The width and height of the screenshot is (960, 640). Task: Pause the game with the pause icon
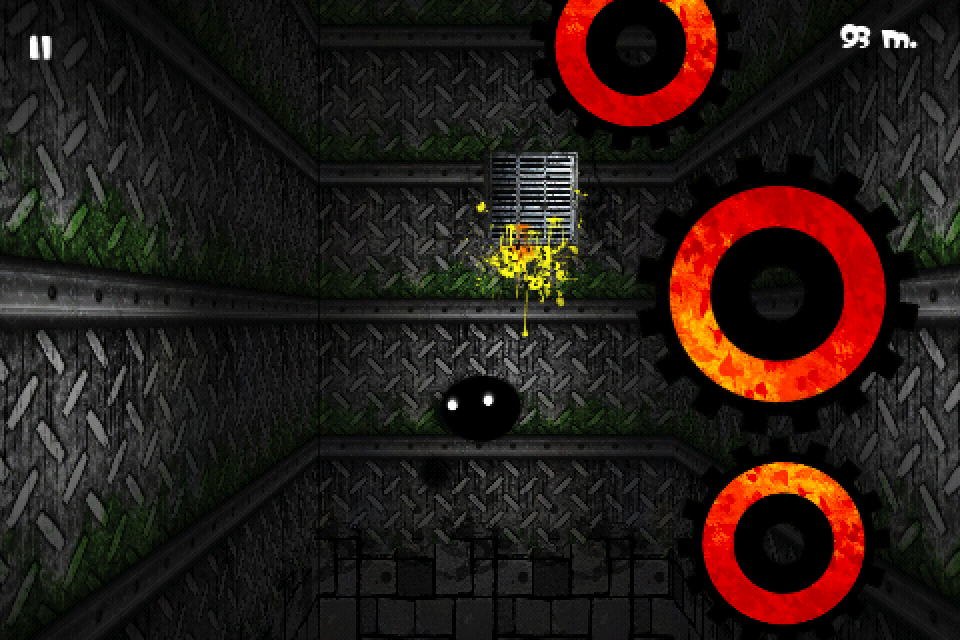(x=40, y=47)
